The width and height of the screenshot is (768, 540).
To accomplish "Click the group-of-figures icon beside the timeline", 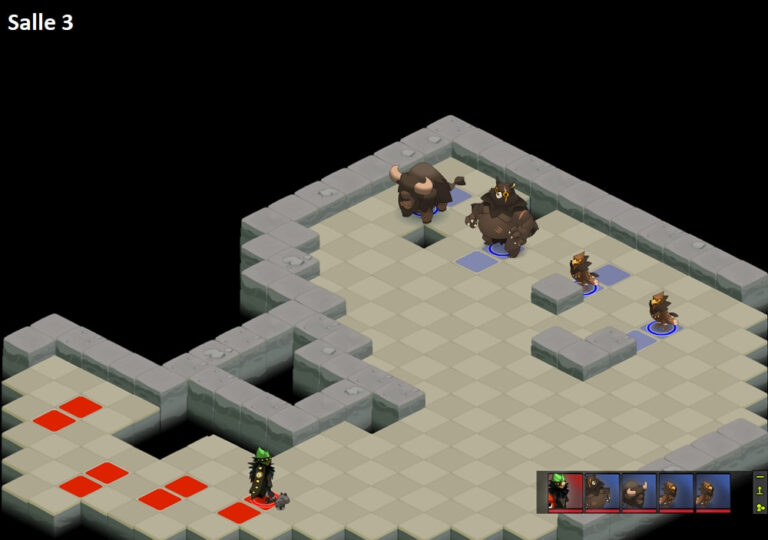I will click(759, 506).
